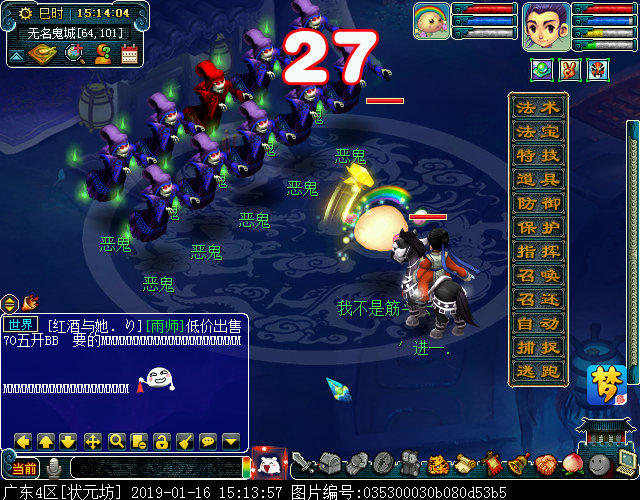
Task: Click 逃跑 to flee the battle
Action: tap(538, 372)
